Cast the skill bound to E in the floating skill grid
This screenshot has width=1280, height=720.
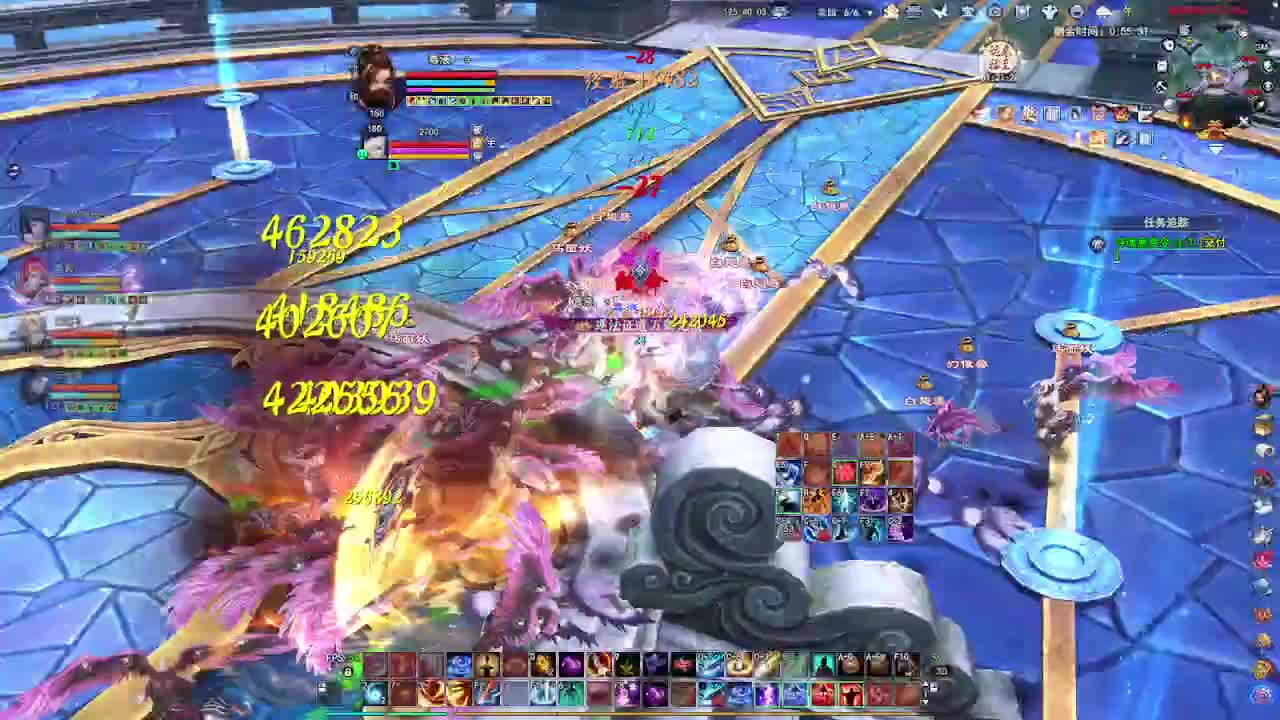click(845, 447)
